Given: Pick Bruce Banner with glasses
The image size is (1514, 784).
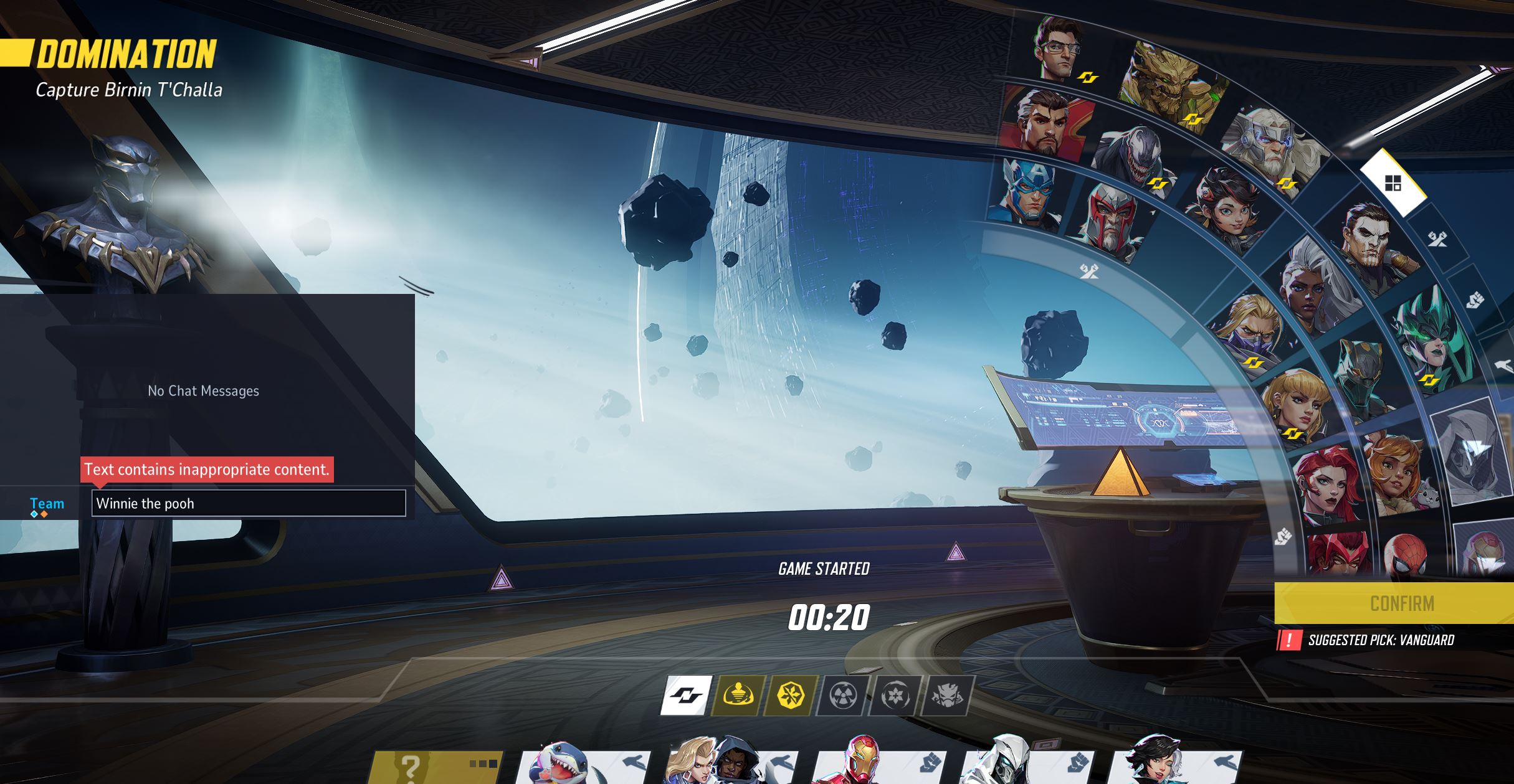Looking at the screenshot, I should point(1057,49).
